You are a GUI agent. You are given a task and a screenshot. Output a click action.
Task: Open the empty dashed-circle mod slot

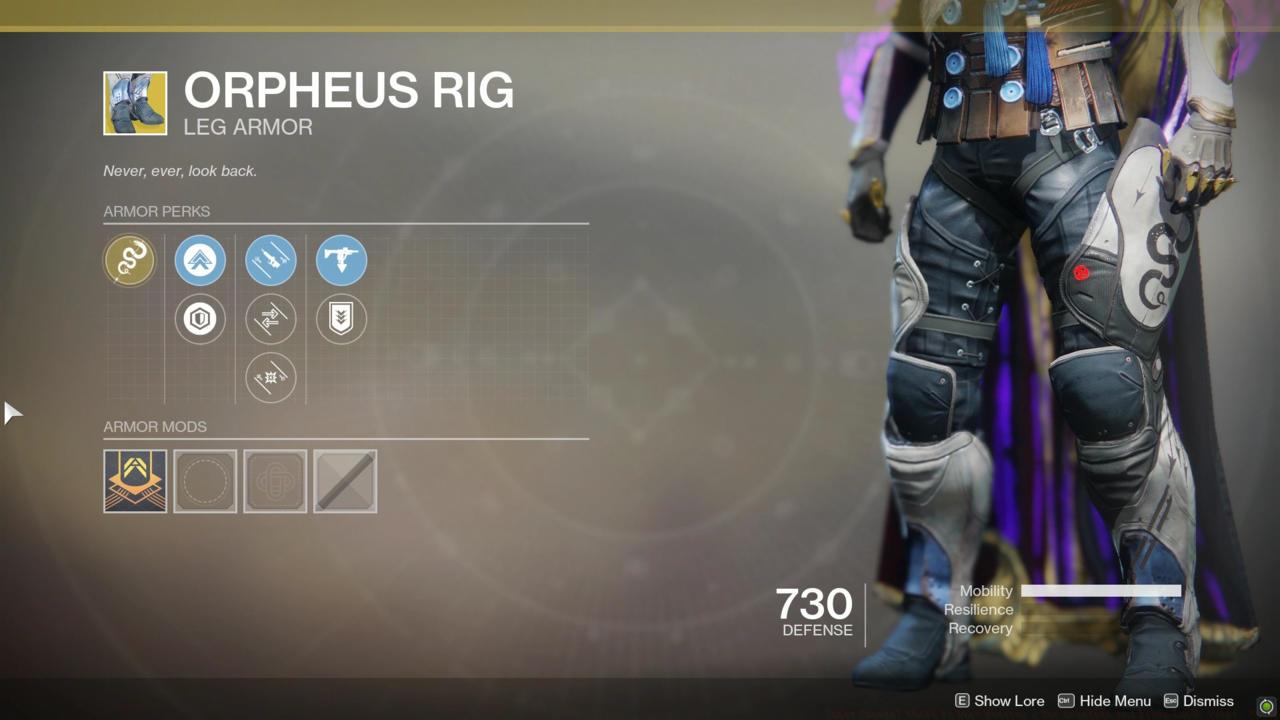pyautogui.click(x=205, y=481)
